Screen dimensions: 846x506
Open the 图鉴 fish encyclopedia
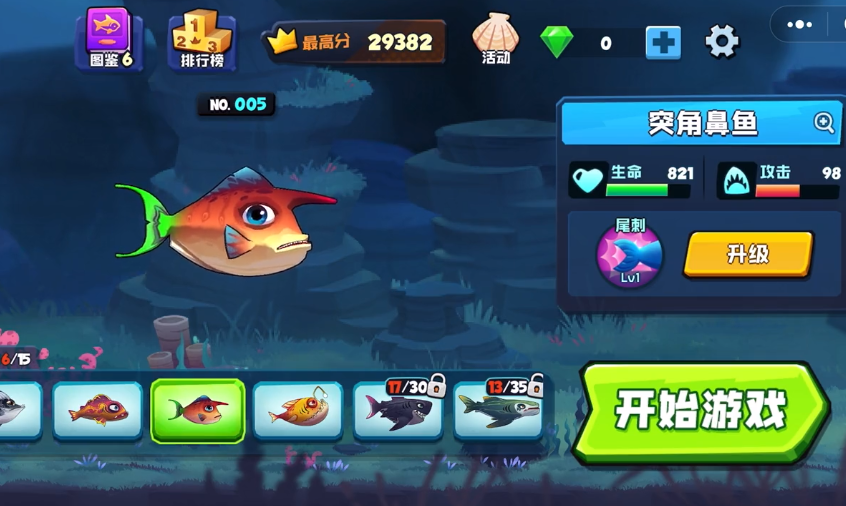(x=110, y=39)
